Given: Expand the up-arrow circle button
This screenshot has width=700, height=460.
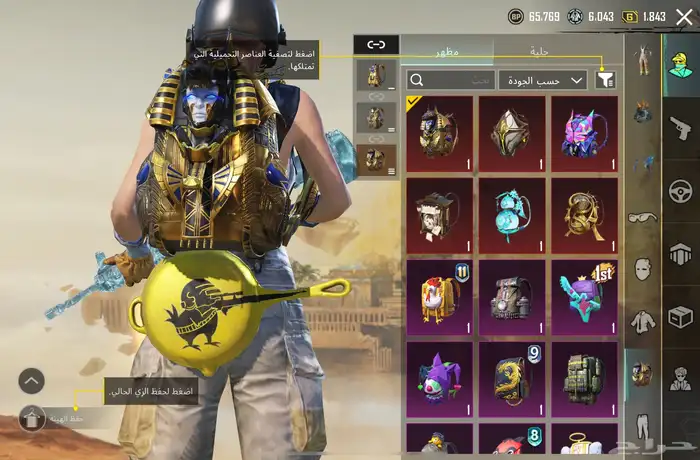Looking at the screenshot, I should pyautogui.click(x=32, y=381).
